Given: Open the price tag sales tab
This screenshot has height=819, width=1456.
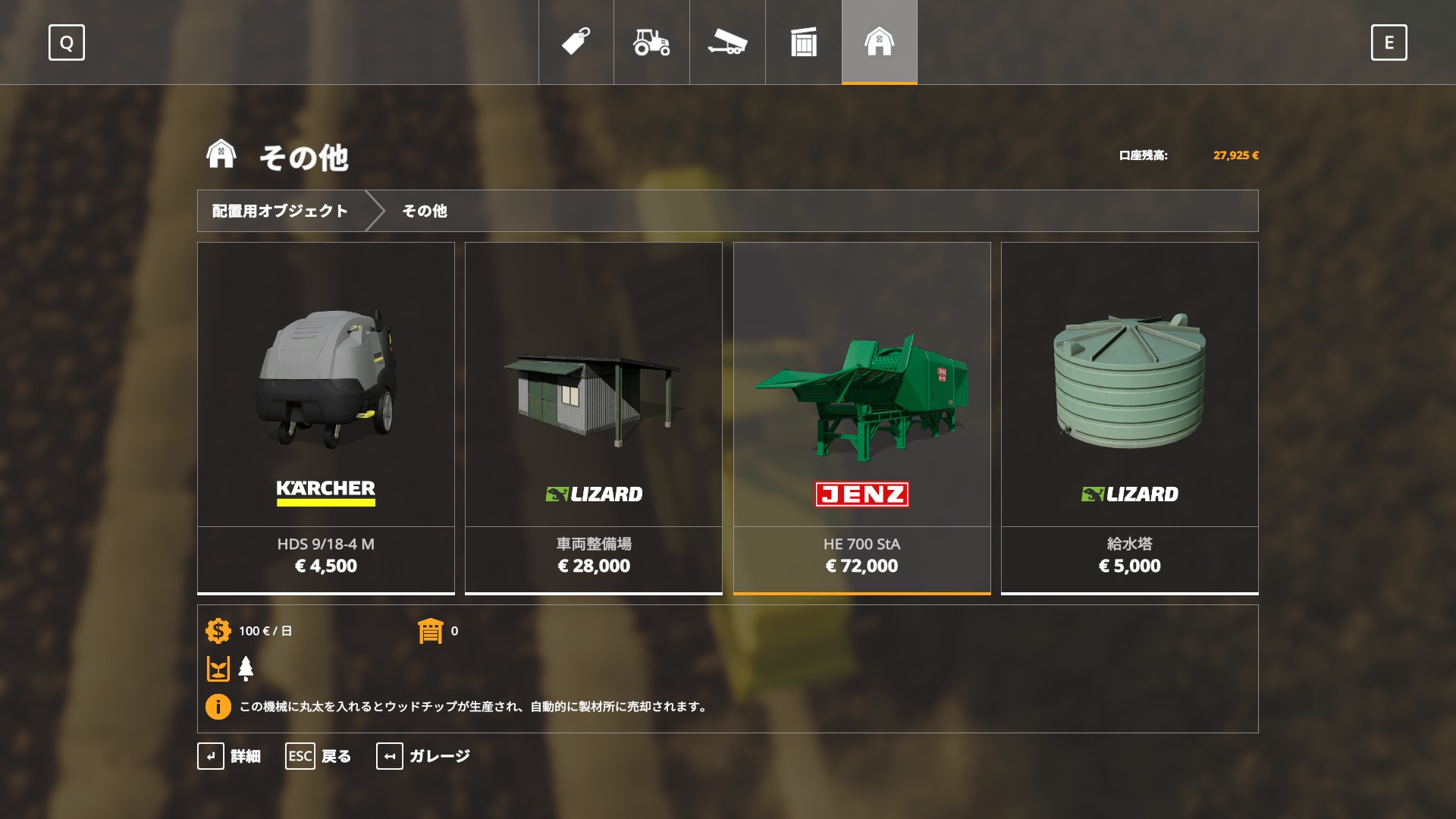Looking at the screenshot, I should pyautogui.click(x=576, y=42).
